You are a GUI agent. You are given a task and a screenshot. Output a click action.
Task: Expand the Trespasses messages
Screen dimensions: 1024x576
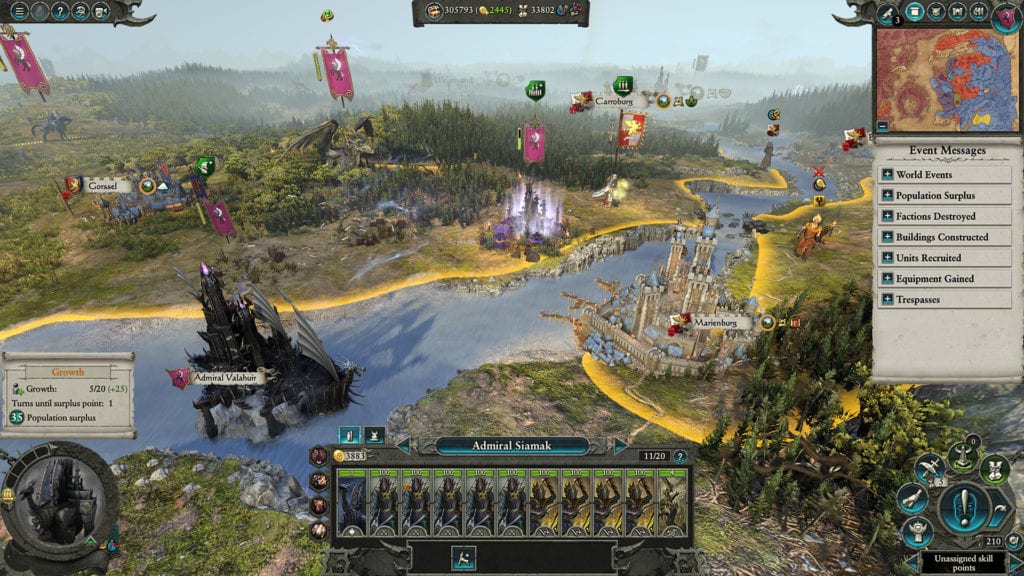pos(887,300)
